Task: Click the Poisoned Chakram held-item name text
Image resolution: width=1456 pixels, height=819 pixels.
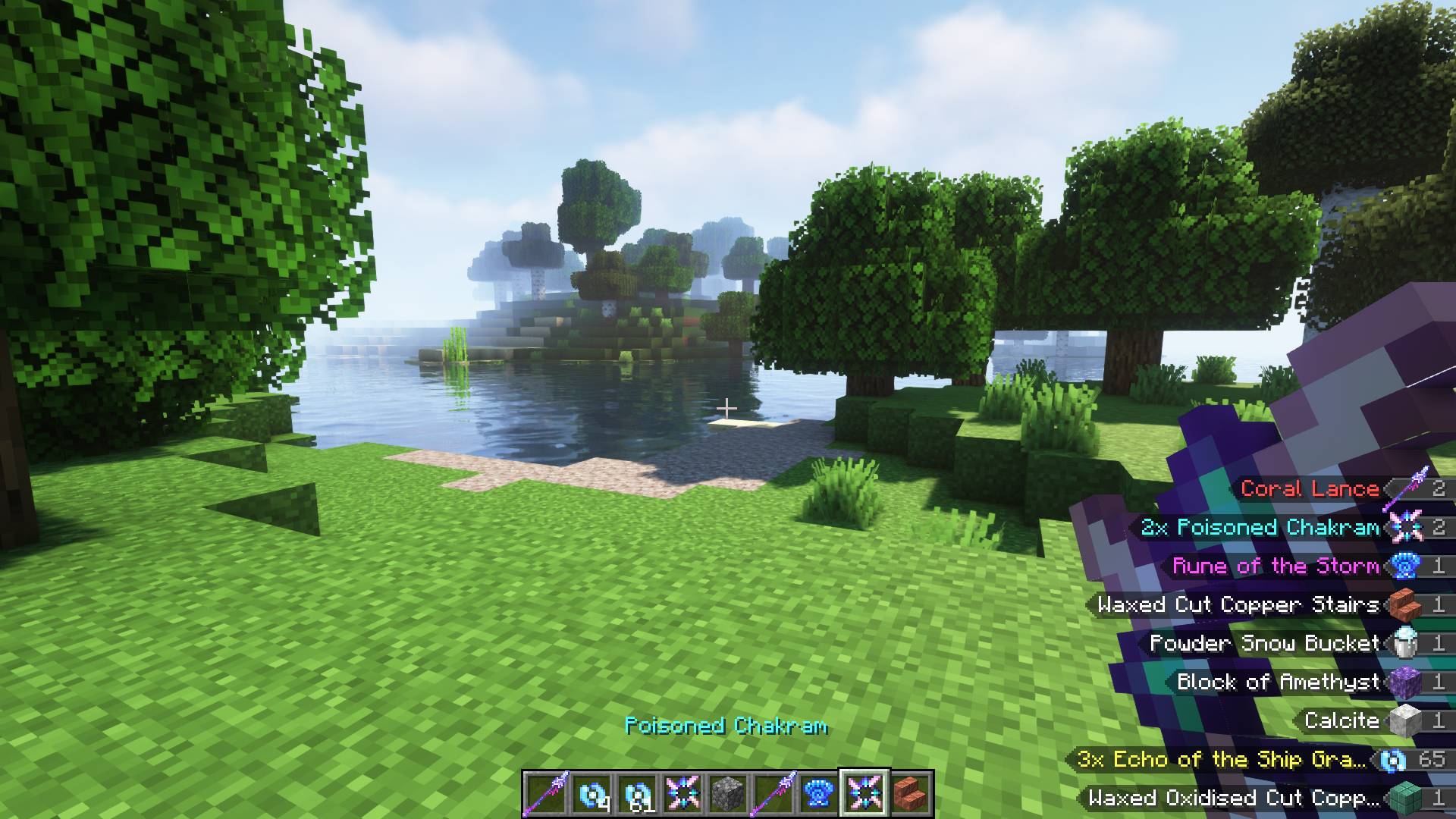Action: click(x=727, y=726)
